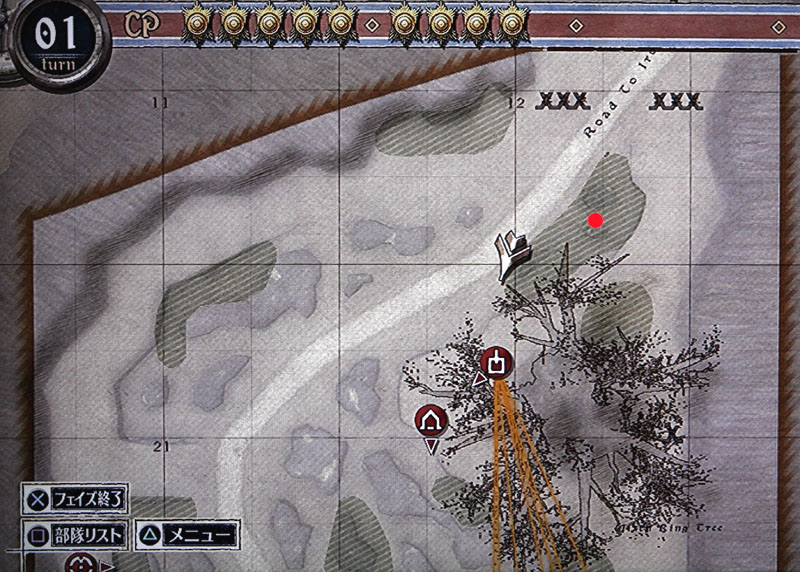Select the red house-shaped unit marker
800x572 pixels.
[431, 419]
